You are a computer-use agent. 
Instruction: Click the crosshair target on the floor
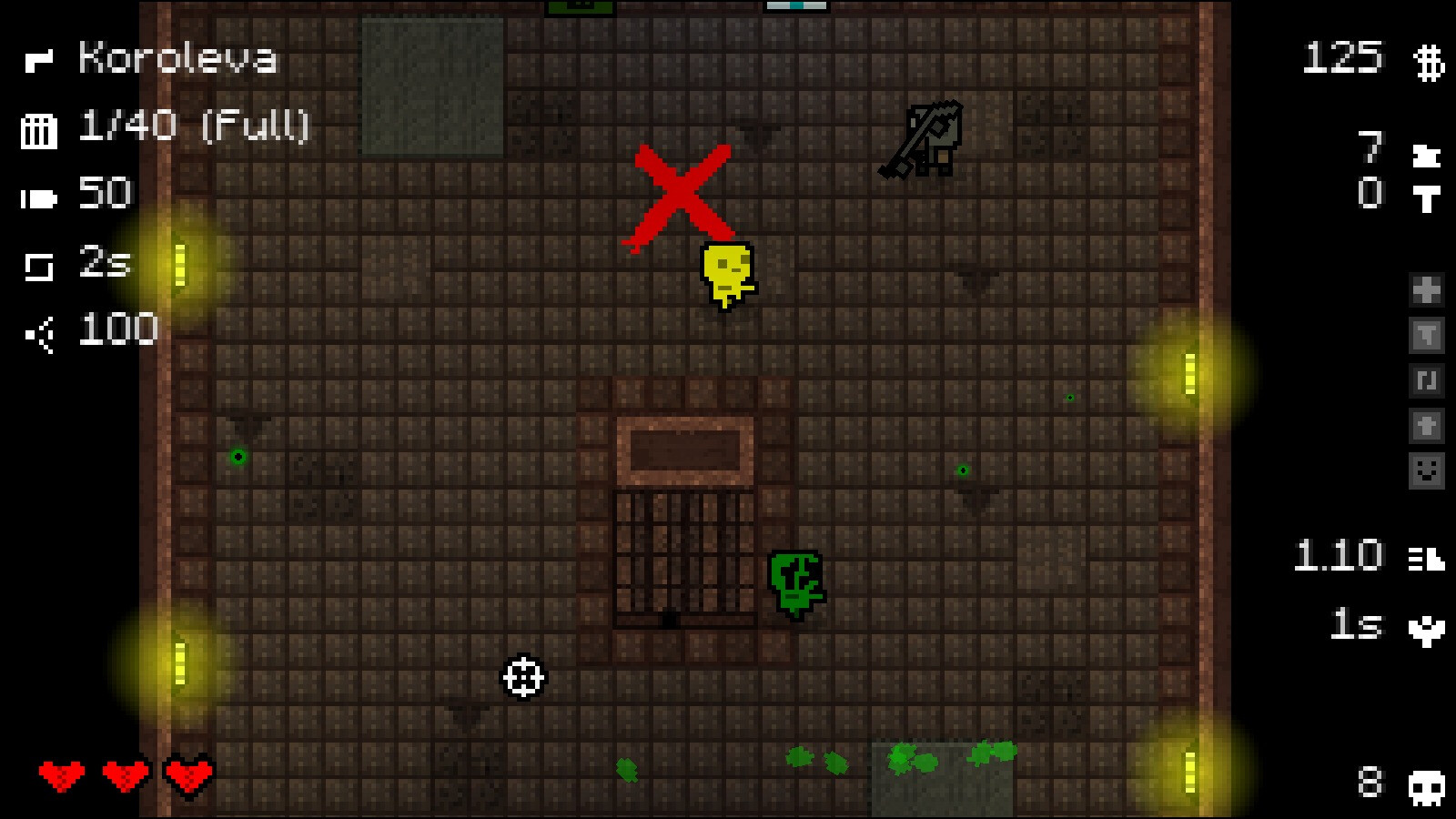(521, 678)
